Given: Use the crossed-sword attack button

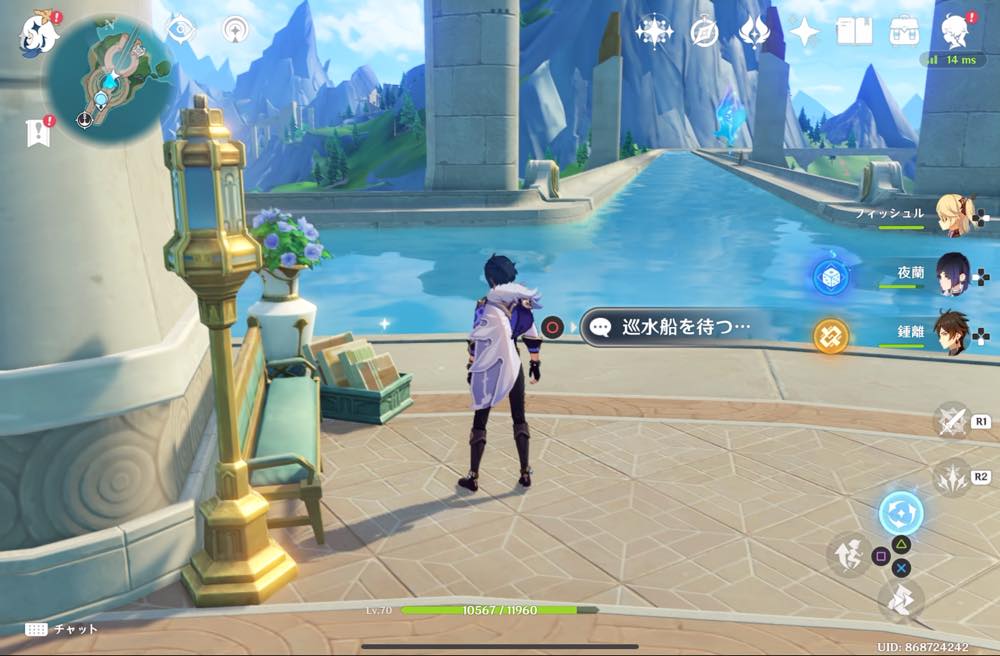Looking at the screenshot, I should tap(951, 420).
